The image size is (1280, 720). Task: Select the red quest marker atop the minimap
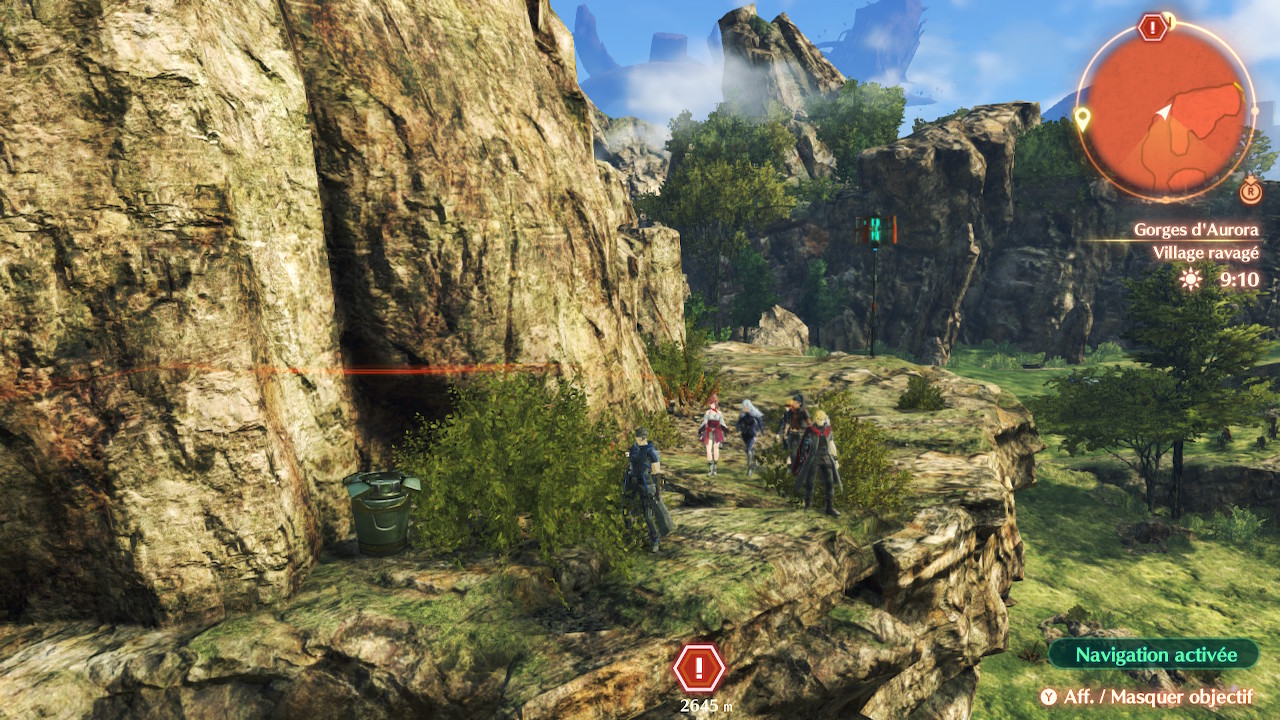point(1153,27)
